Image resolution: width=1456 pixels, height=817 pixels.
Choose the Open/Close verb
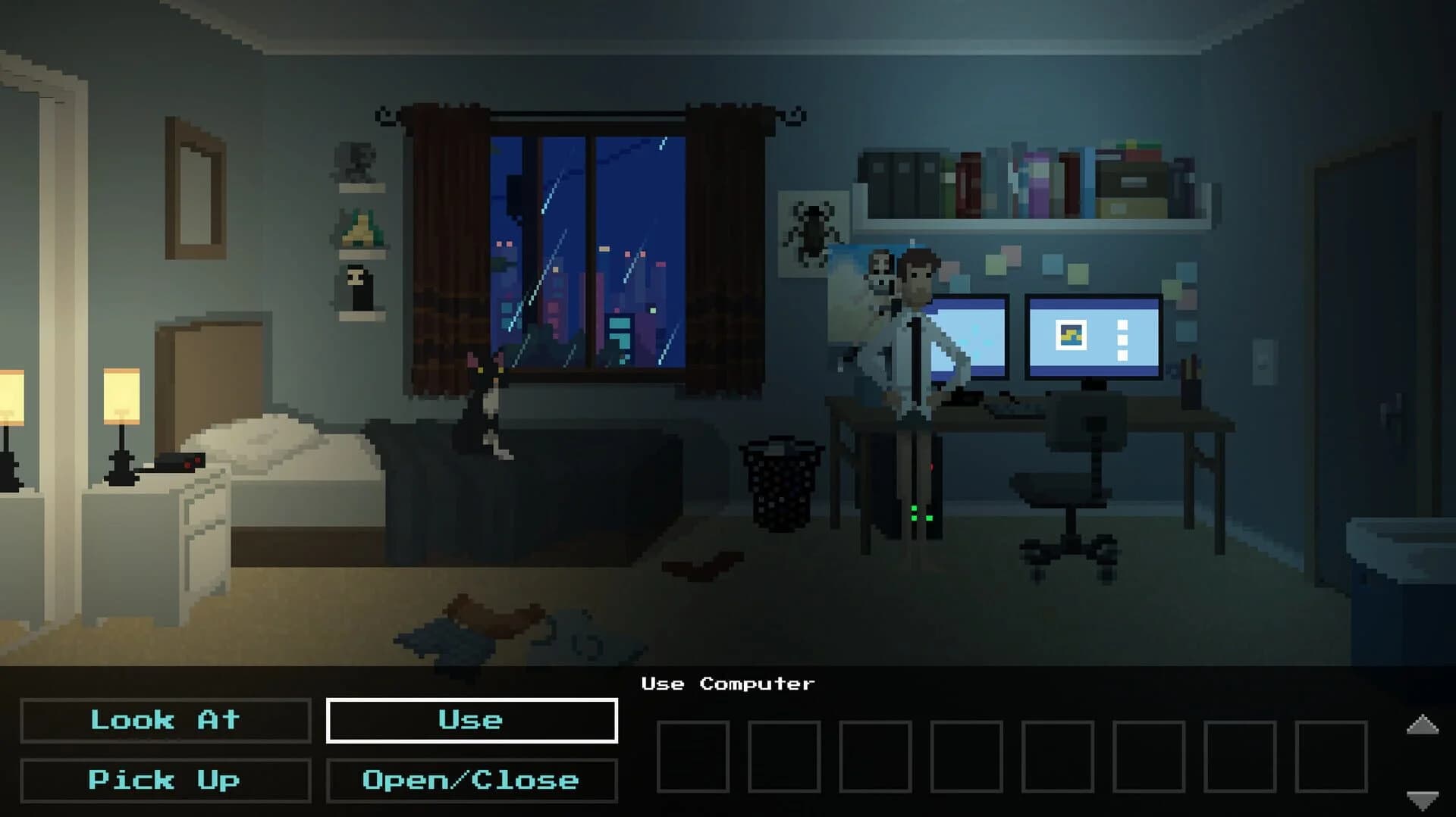point(471,780)
